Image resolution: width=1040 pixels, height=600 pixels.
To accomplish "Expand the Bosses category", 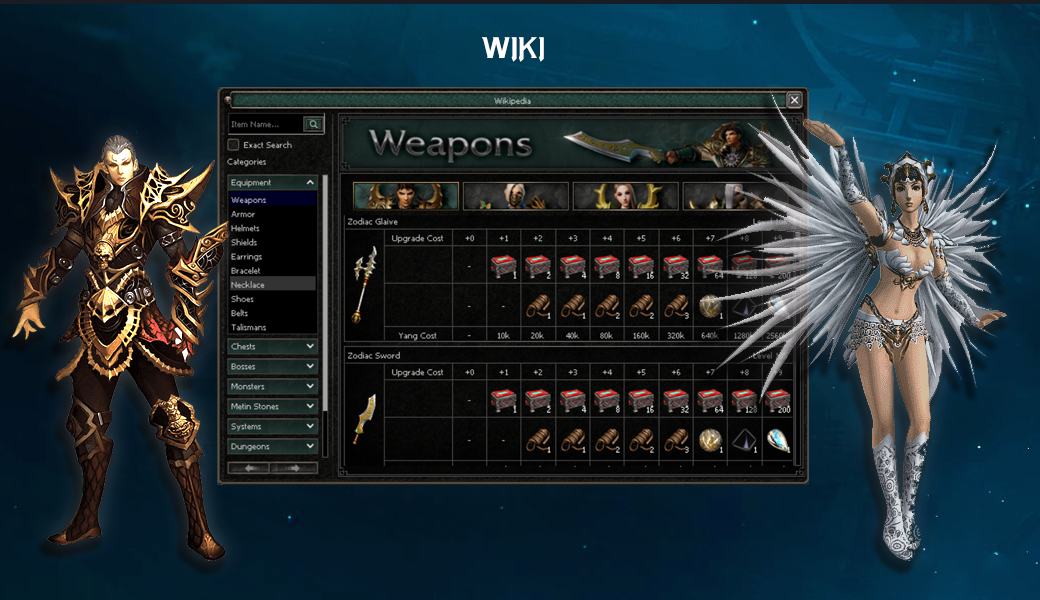I will tap(272, 367).
